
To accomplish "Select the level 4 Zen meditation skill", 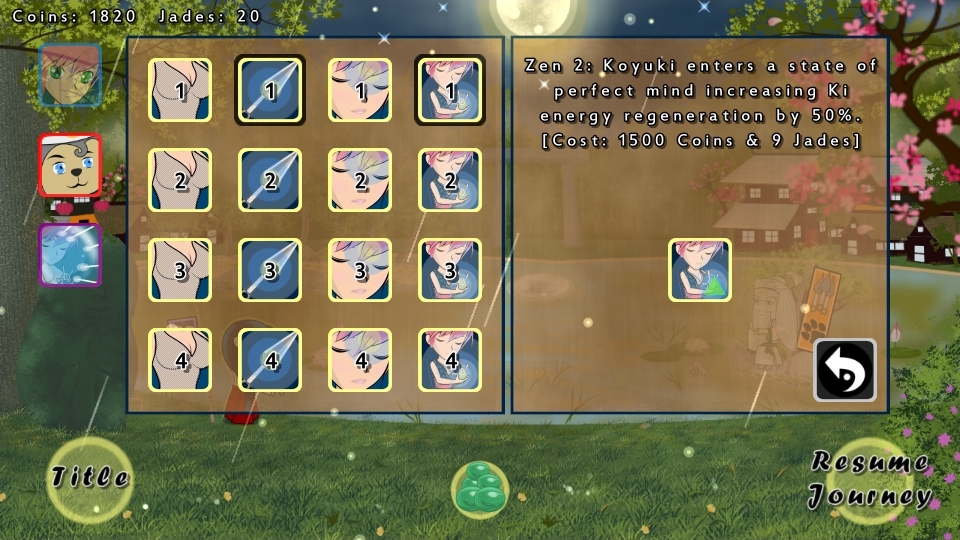I will [450, 360].
